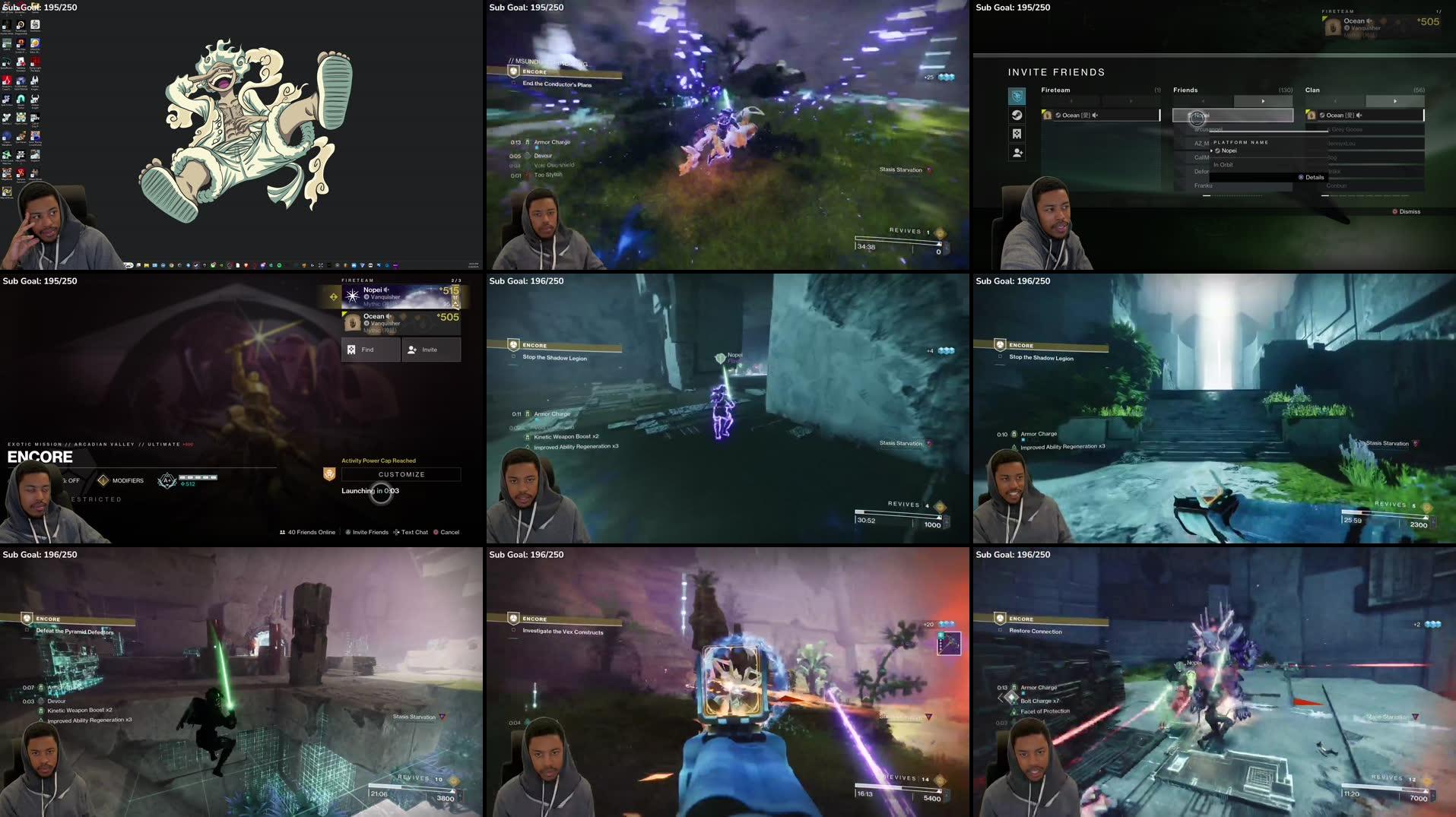Click Dismiss on the Invite Friends screen
The height and width of the screenshot is (817, 1456).
pyautogui.click(x=1407, y=212)
